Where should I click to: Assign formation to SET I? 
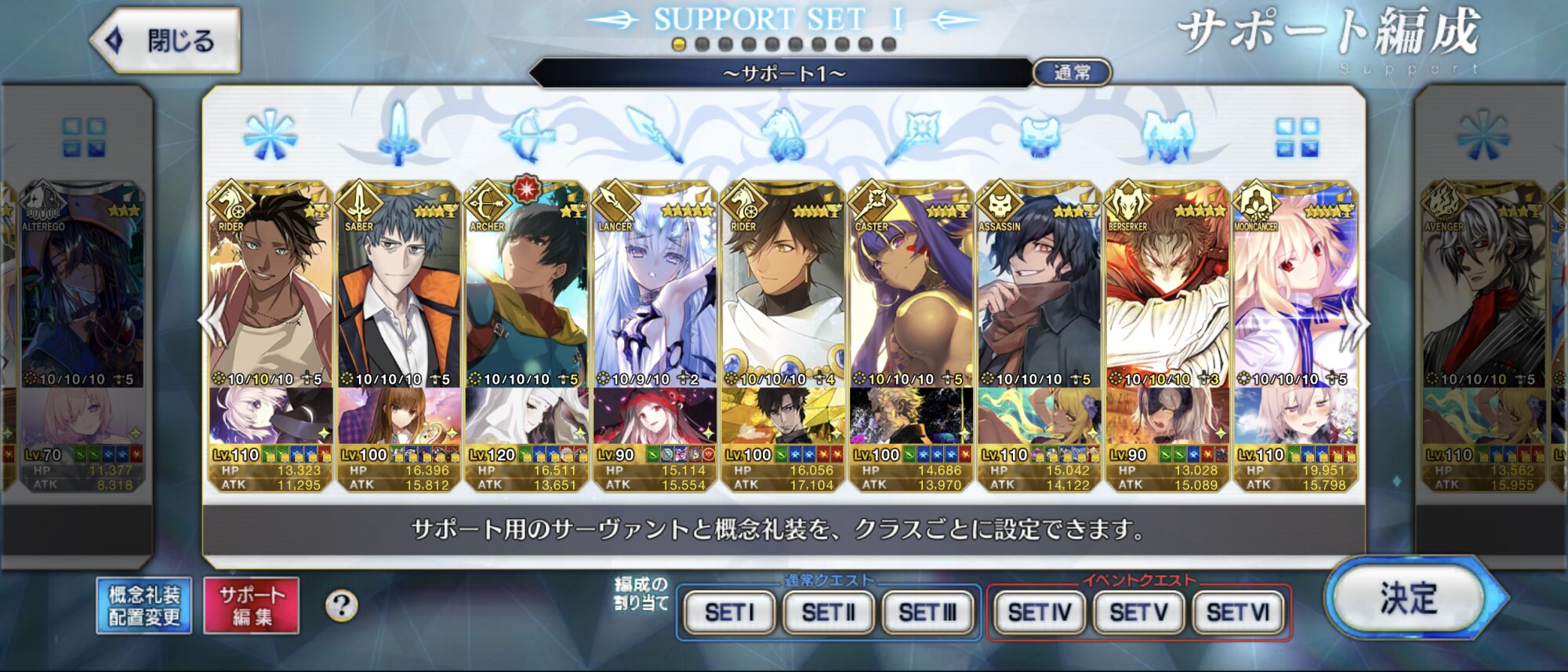coord(729,612)
